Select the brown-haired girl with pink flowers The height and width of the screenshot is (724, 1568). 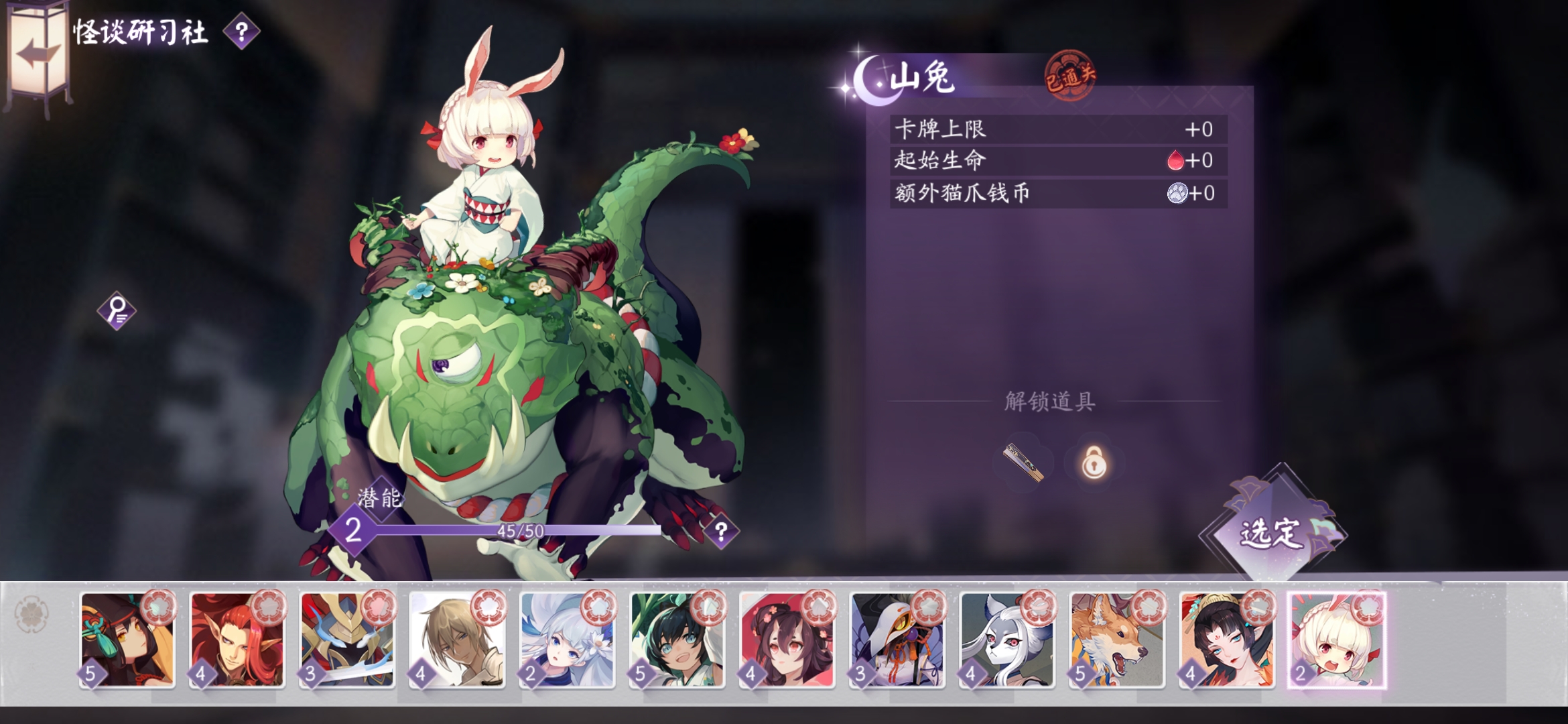[x=787, y=640]
